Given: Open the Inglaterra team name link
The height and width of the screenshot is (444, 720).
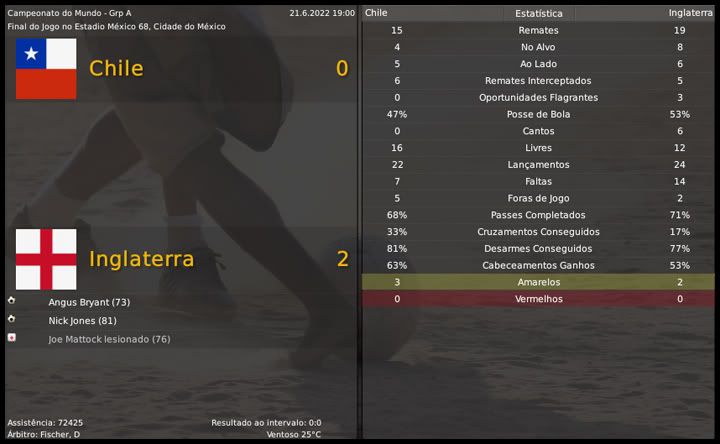Looking at the screenshot, I should [x=141, y=259].
